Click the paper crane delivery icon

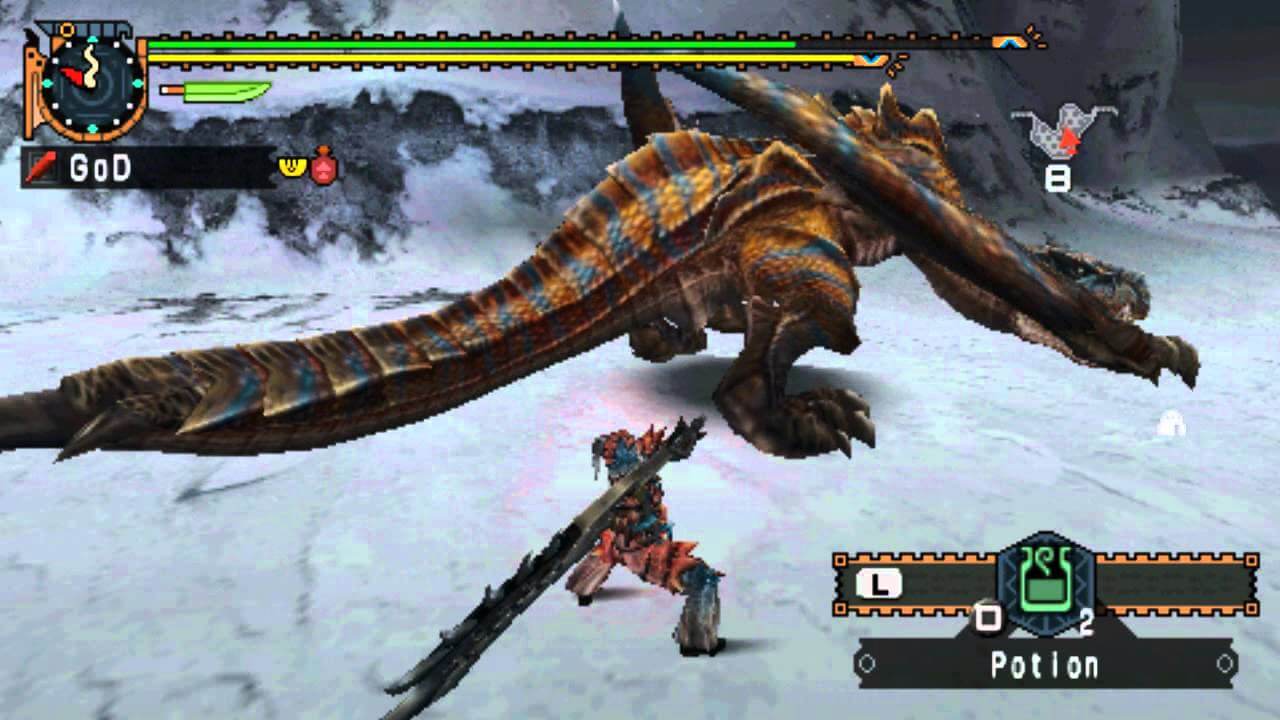pos(1057,130)
